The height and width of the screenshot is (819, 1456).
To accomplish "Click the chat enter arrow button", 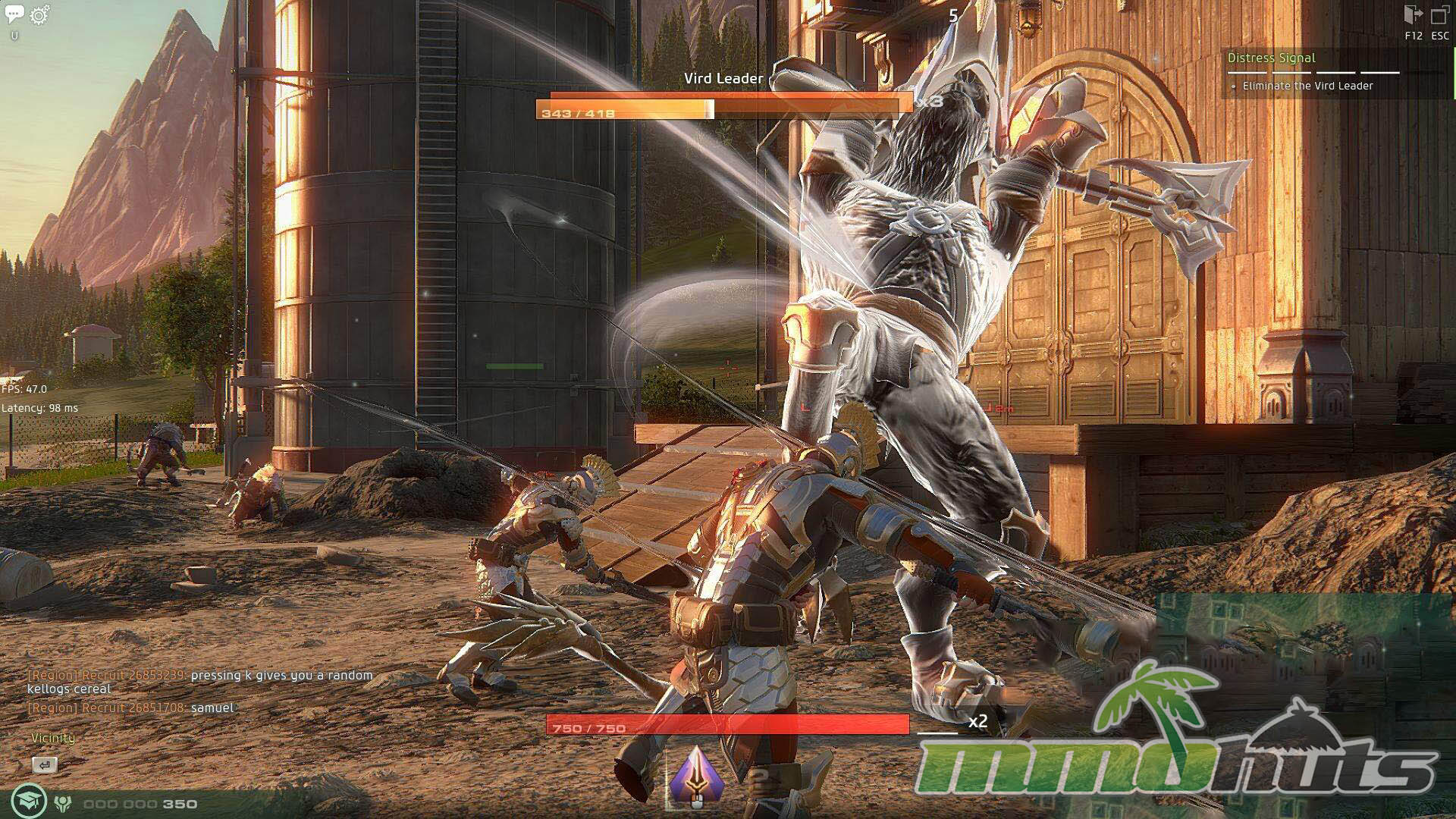I will [x=45, y=764].
